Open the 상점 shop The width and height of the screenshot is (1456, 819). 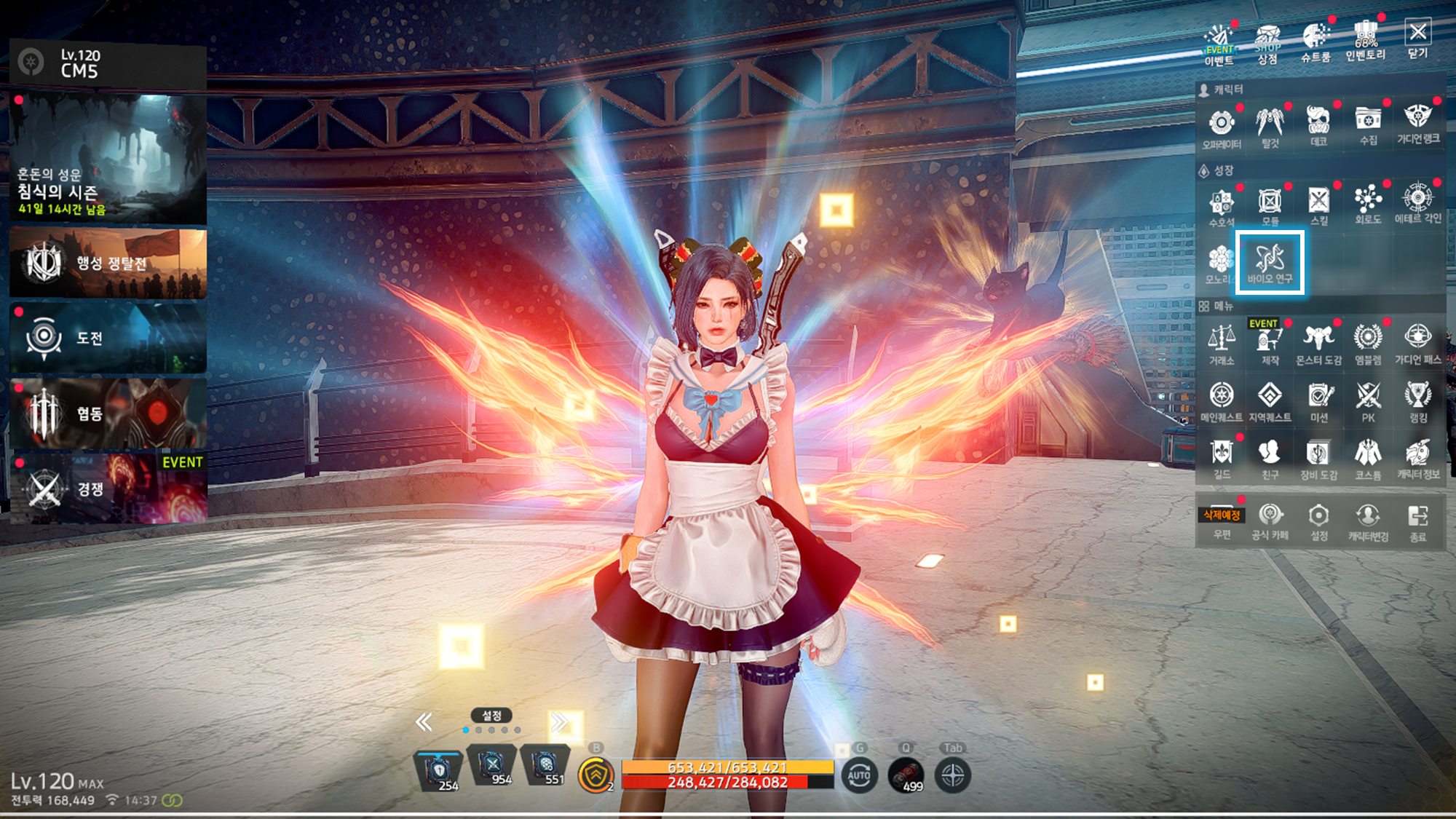point(1267,43)
